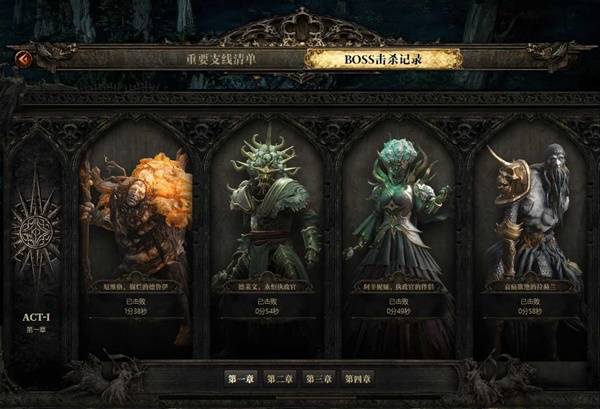Select the BOSS击杀记录 tab
This screenshot has height=409, width=600.
(383, 59)
